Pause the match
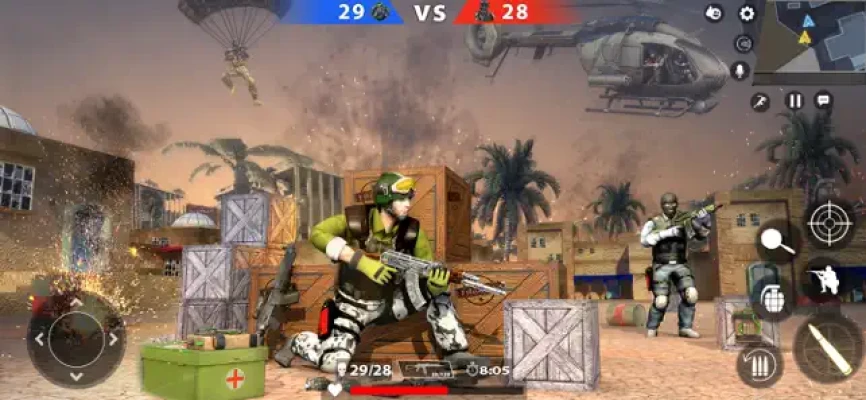The image size is (866, 400). point(794,100)
